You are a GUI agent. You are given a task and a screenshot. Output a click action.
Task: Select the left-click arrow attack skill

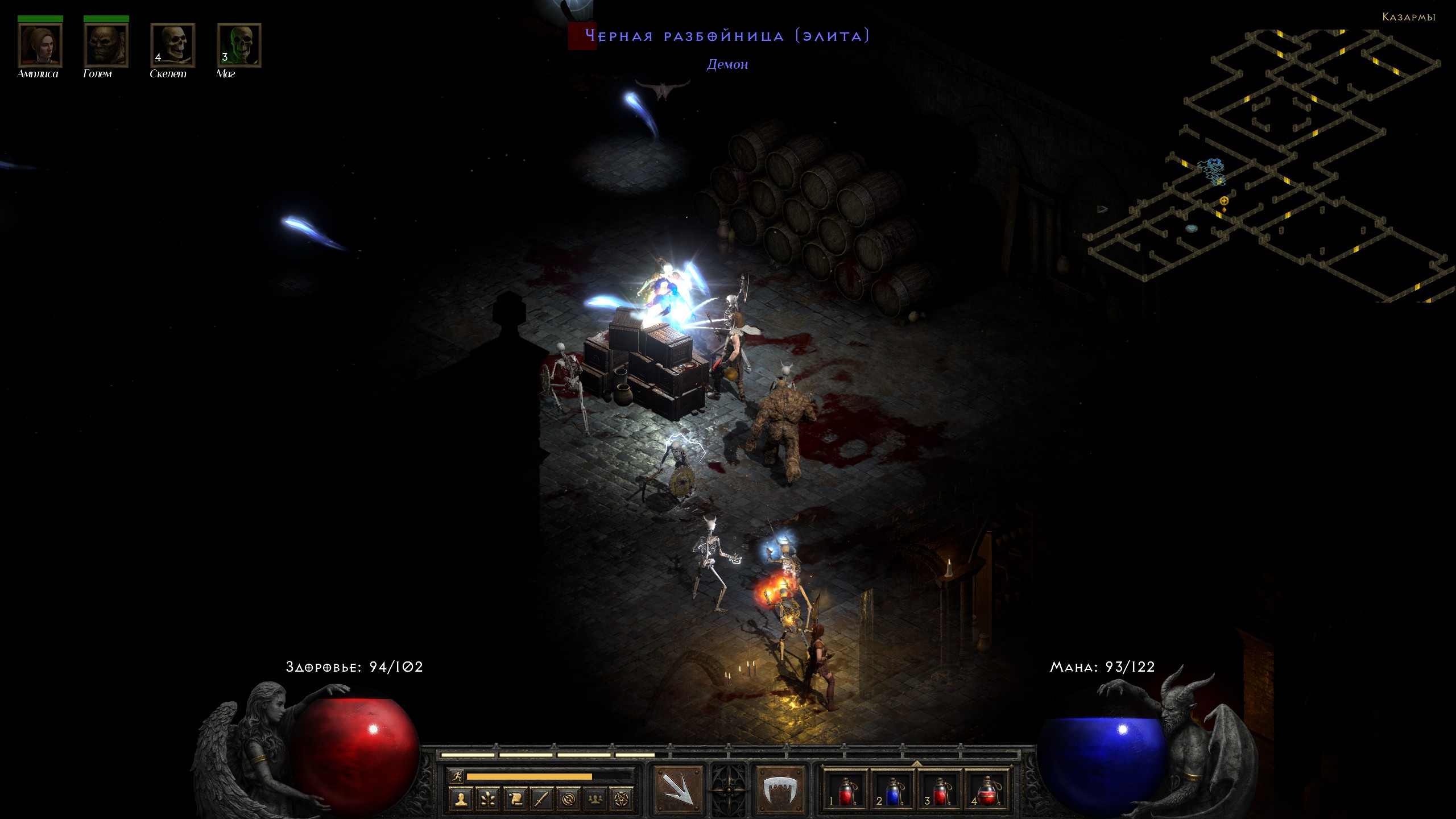677,789
